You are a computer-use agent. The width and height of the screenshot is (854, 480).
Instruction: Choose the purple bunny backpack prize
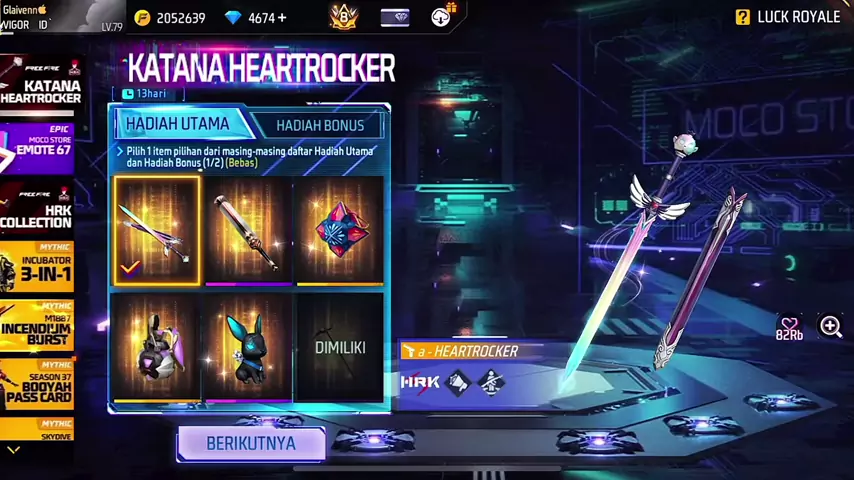click(157, 347)
